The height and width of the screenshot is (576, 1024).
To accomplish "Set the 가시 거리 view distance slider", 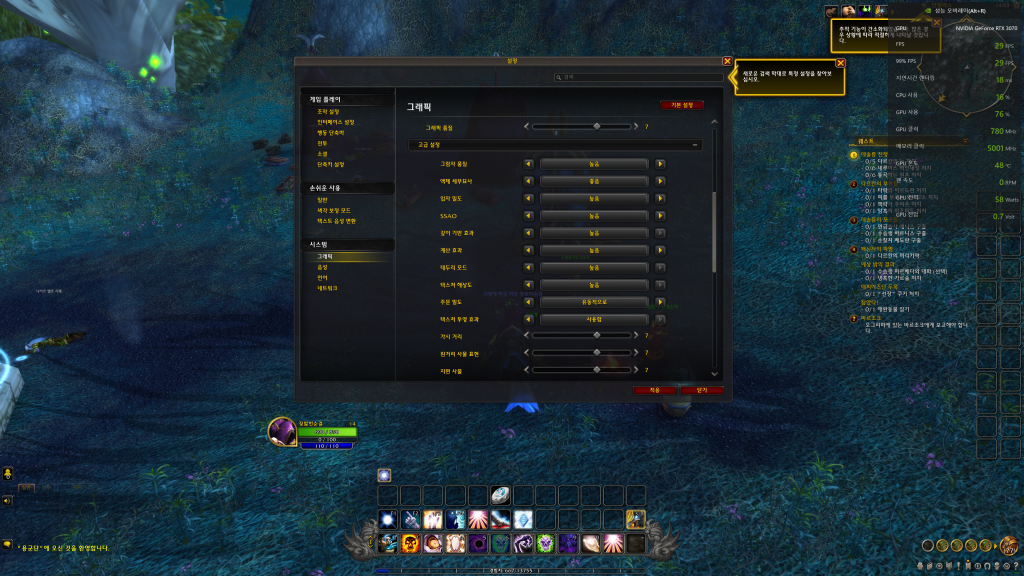I will (597, 336).
